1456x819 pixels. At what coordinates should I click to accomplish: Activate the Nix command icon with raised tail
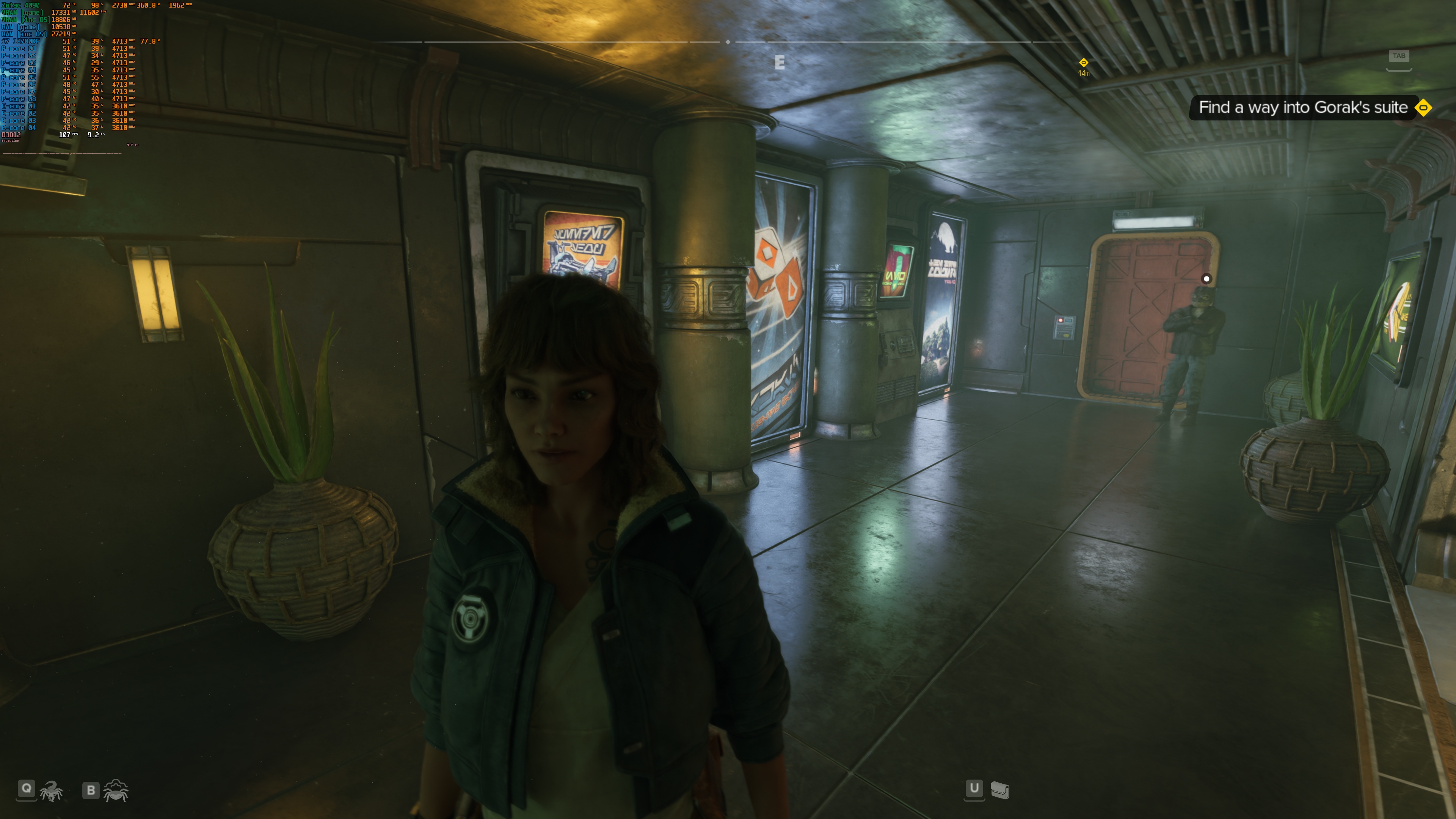[52, 791]
